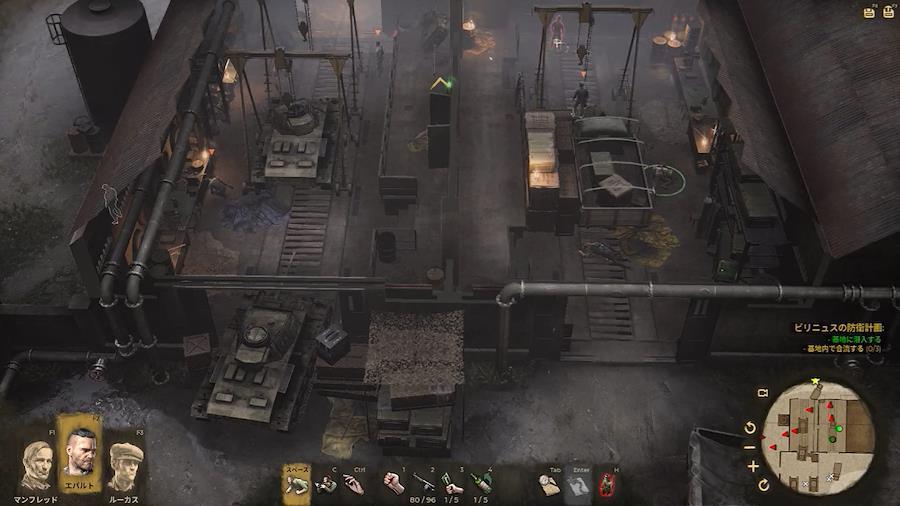Image resolution: width=900 pixels, height=506 pixels.
Task: Click the quick save disk icon
Action: click(x=868, y=13)
